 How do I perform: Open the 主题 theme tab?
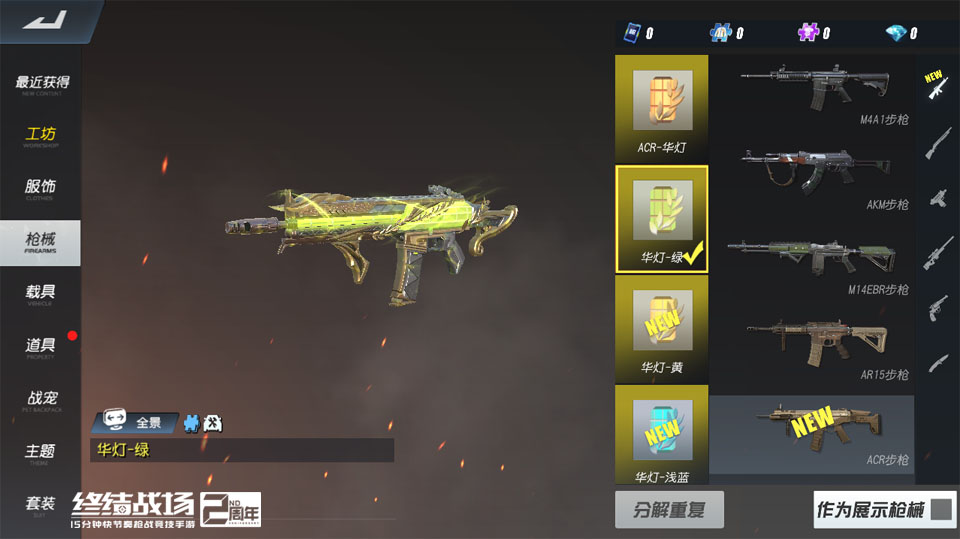point(42,453)
